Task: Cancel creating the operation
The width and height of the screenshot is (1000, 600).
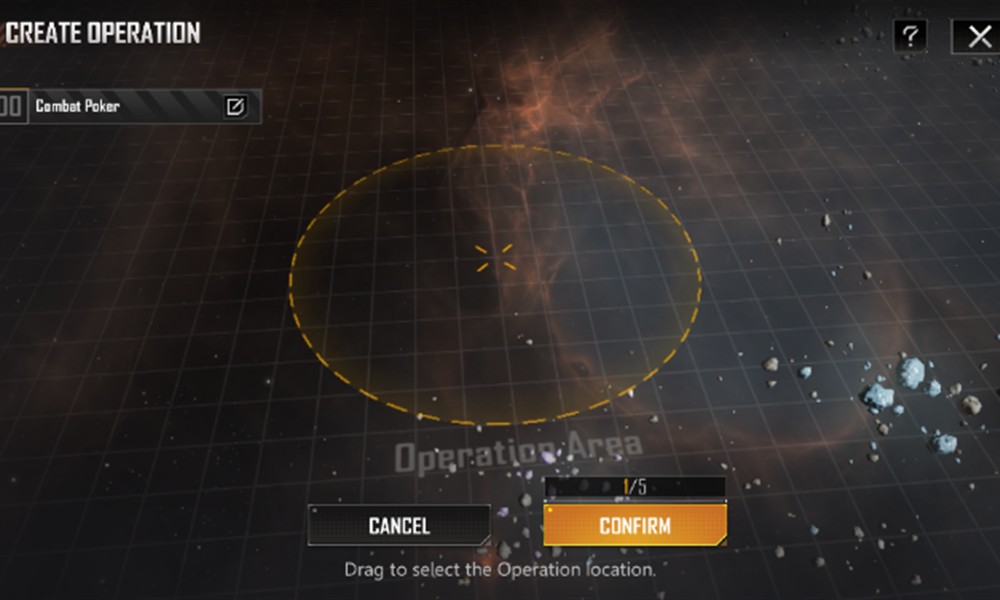Action: [399, 525]
